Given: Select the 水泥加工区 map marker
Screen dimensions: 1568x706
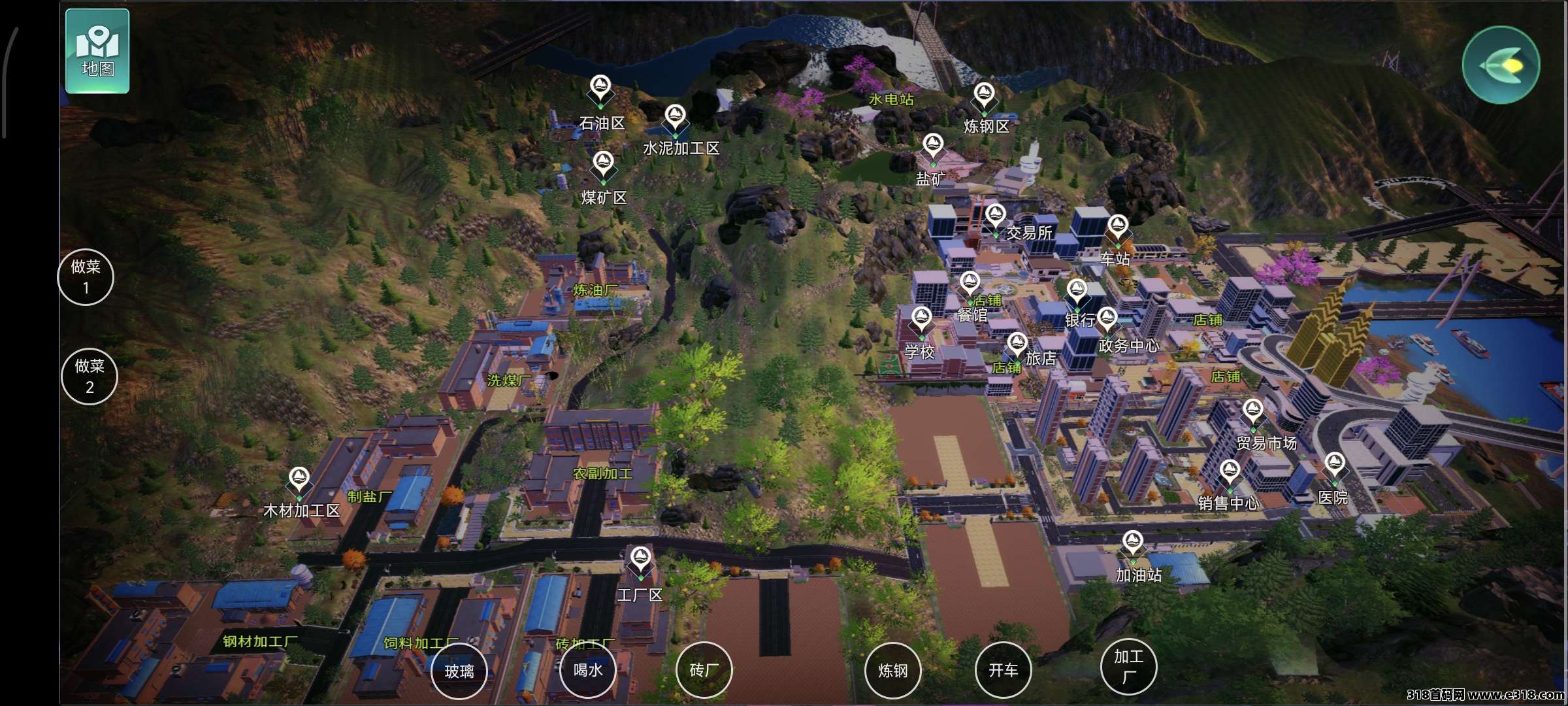Looking at the screenshot, I should click(675, 118).
